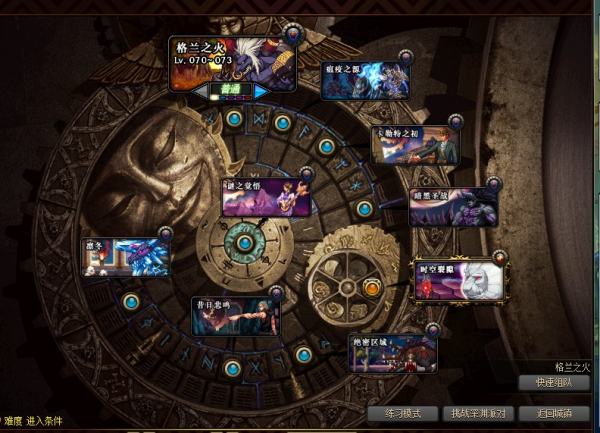
Task: Choose the 瘟疫之源 dungeon
Action: point(365,80)
